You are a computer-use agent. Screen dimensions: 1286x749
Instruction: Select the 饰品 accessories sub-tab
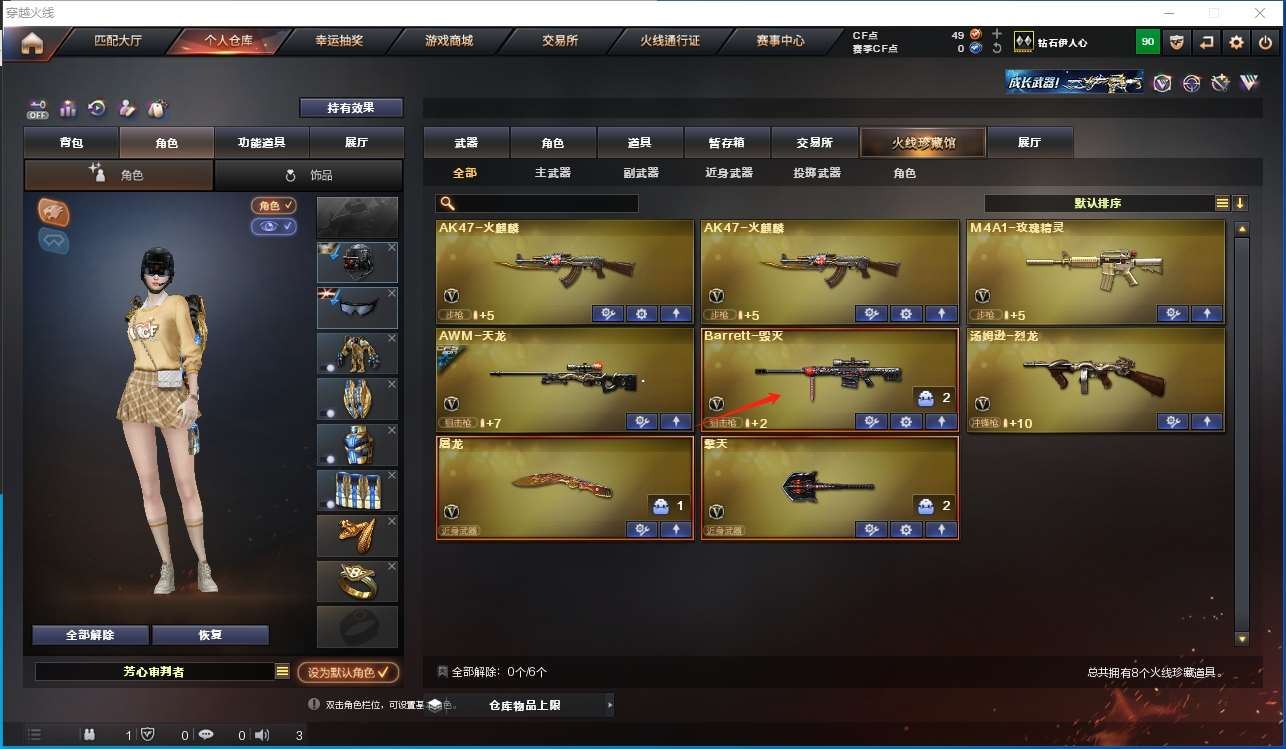pos(308,175)
